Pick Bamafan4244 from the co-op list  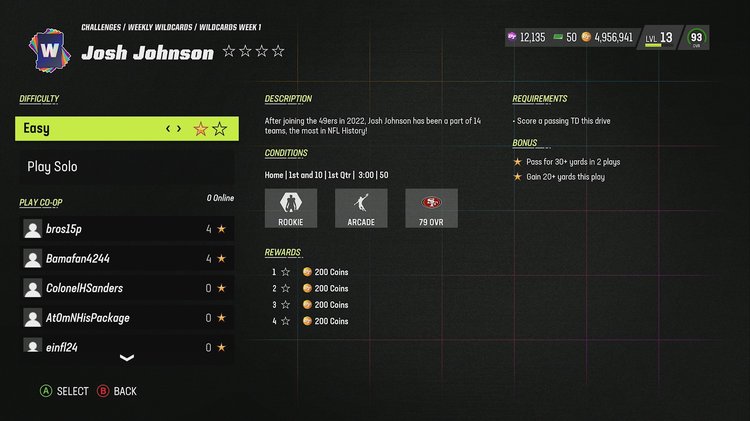tap(126, 259)
